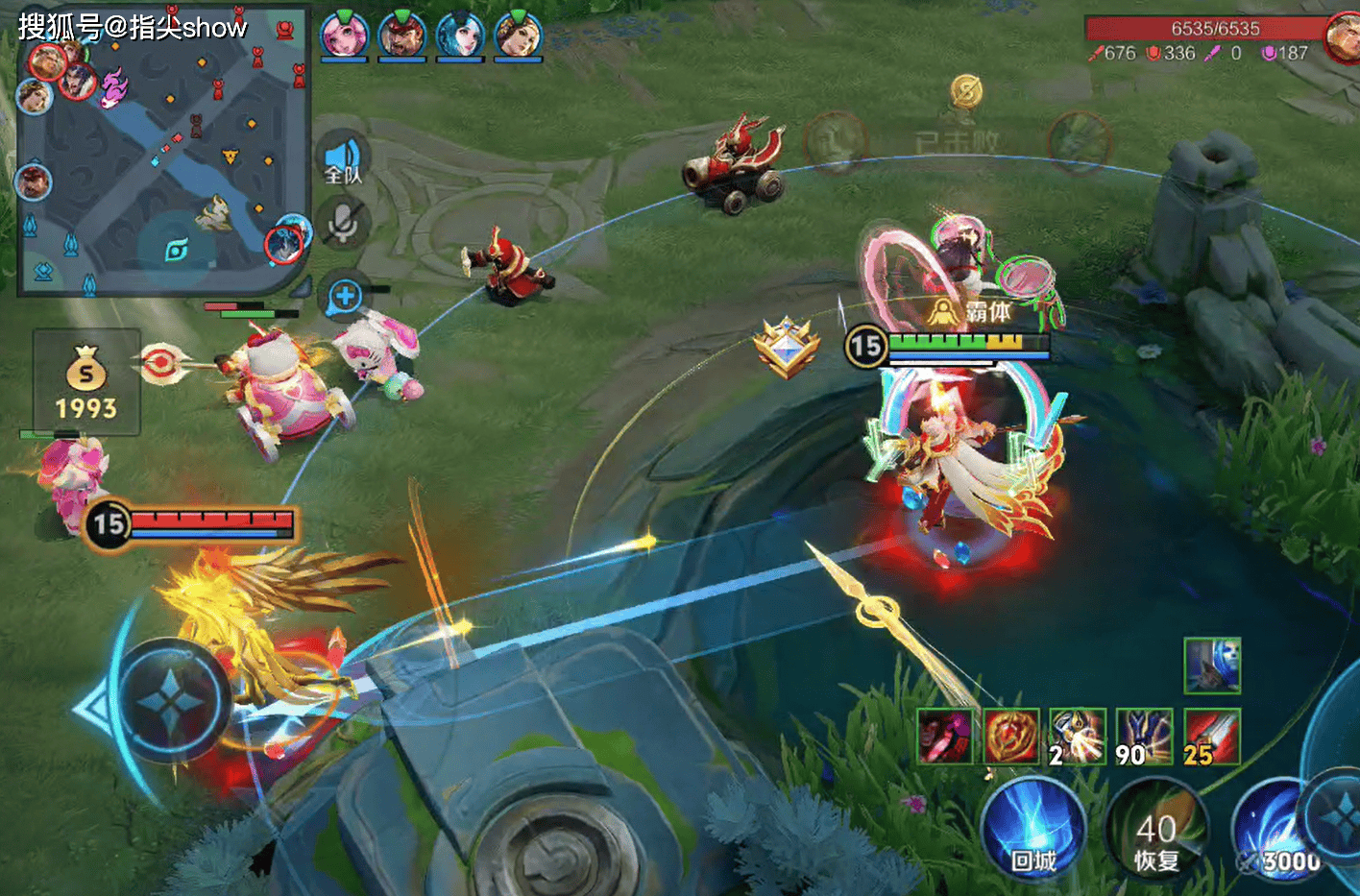Select the golden gauntlet item marked 2

click(1078, 737)
